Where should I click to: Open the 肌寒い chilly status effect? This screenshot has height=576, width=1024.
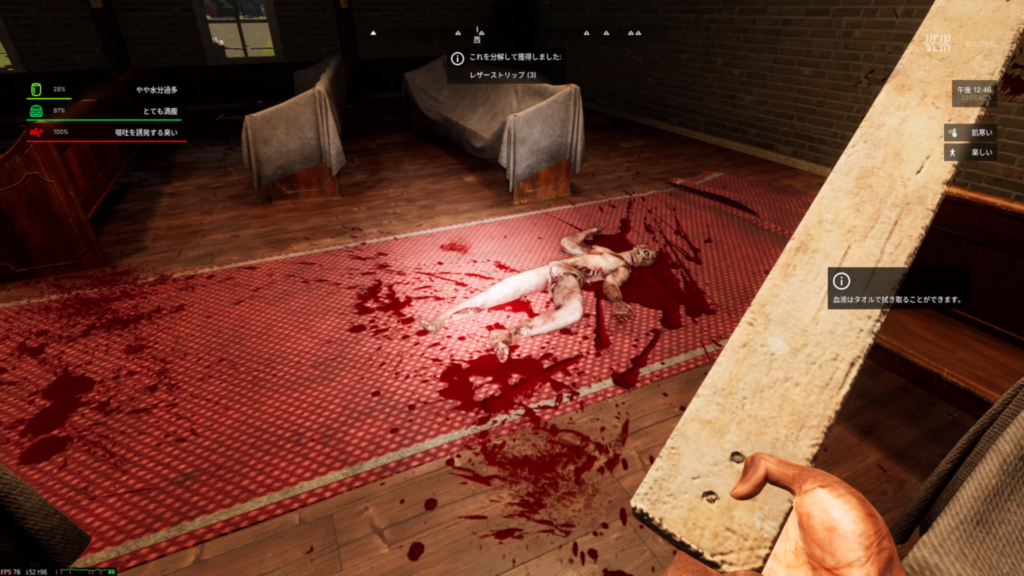click(970, 132)
